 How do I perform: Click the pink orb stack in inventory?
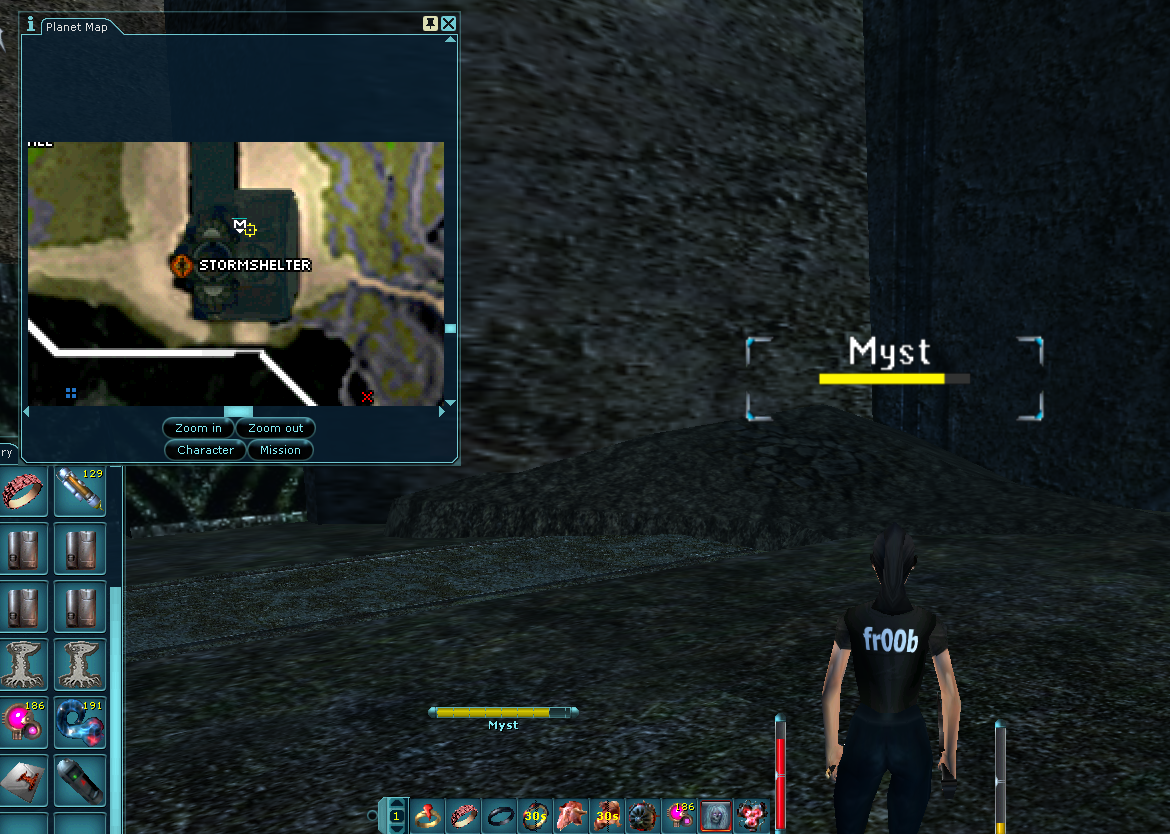[x=22, y=722]
